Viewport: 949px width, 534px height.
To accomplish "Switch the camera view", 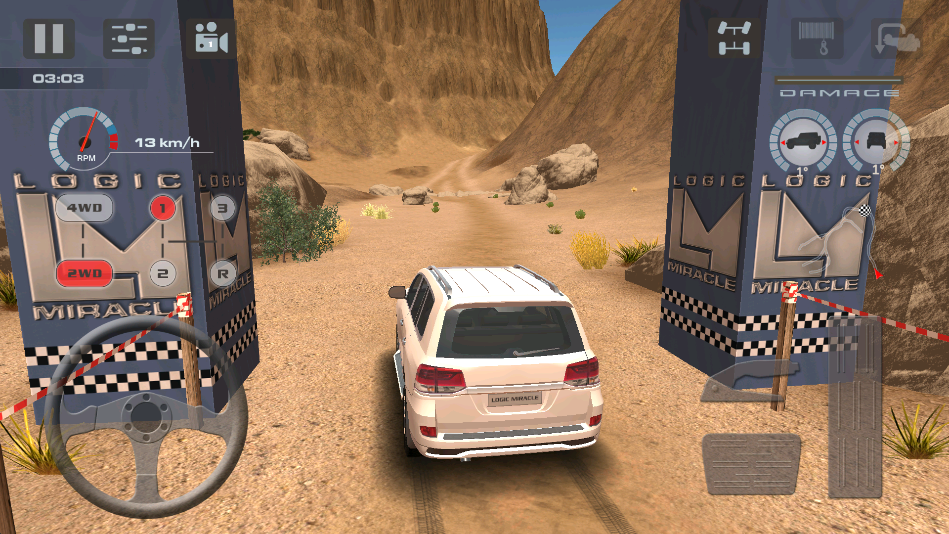I will [x=210, y=39].
